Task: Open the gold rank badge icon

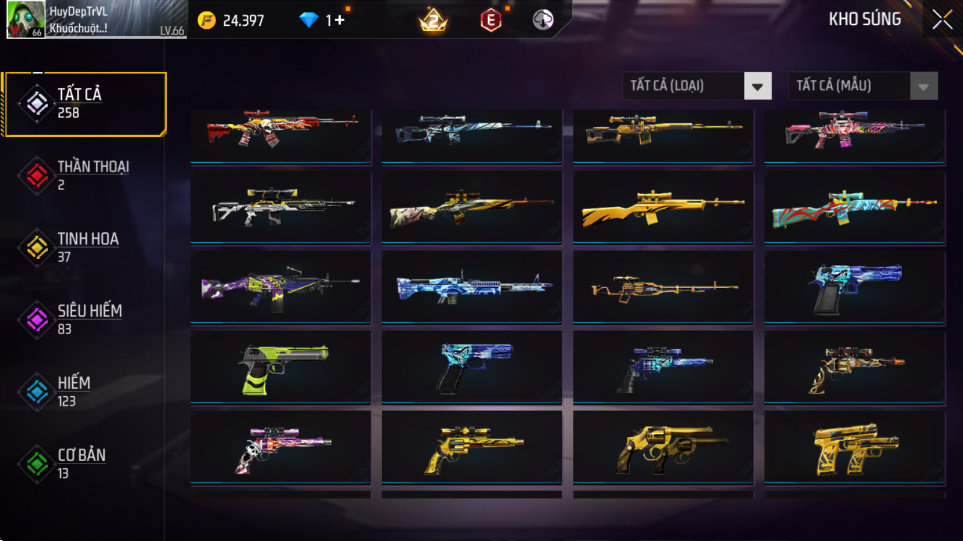Action: click(x=433, y=20)
